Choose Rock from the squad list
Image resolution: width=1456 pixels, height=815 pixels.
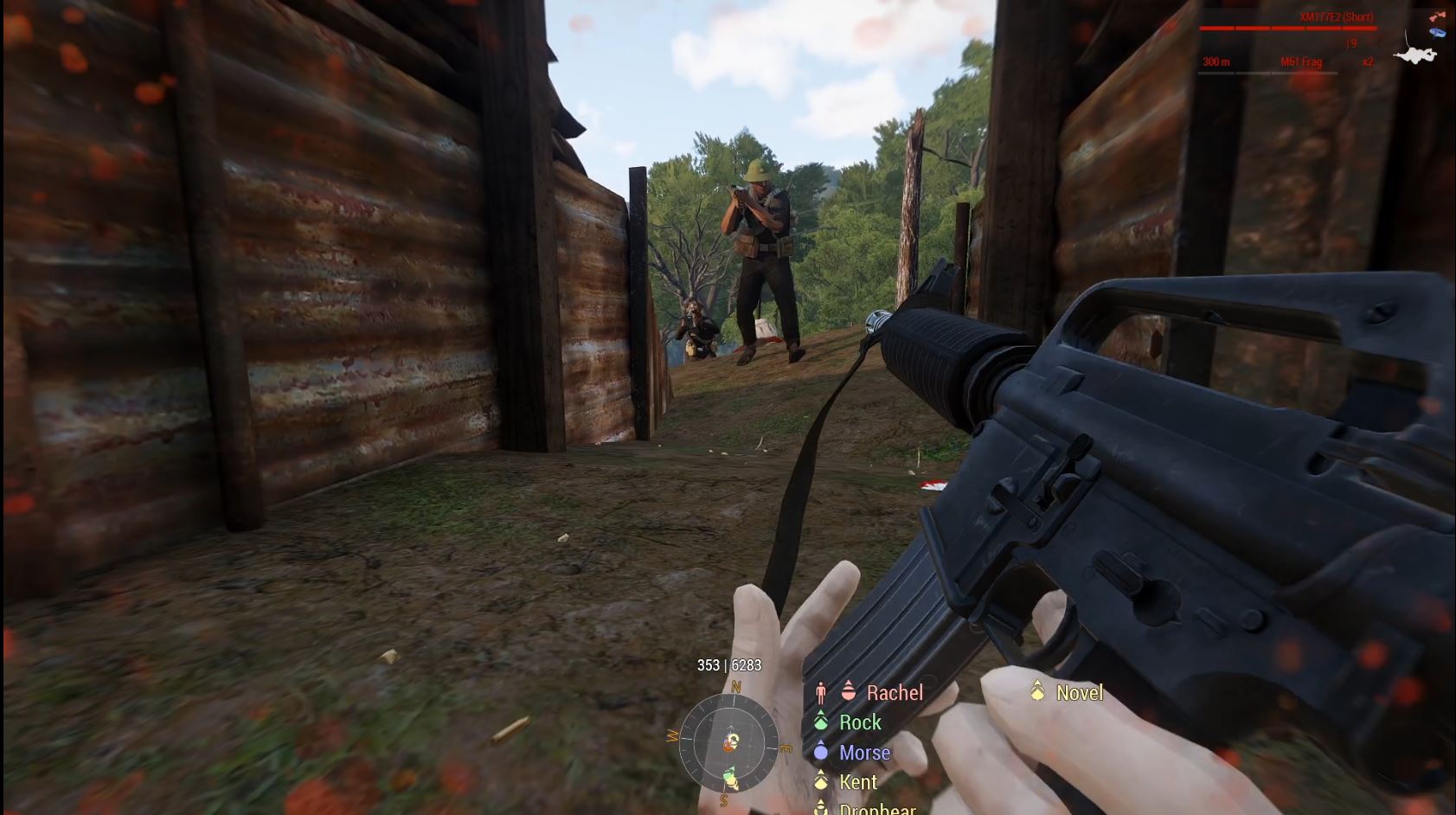pyautogui.click(x=859, y=722)
